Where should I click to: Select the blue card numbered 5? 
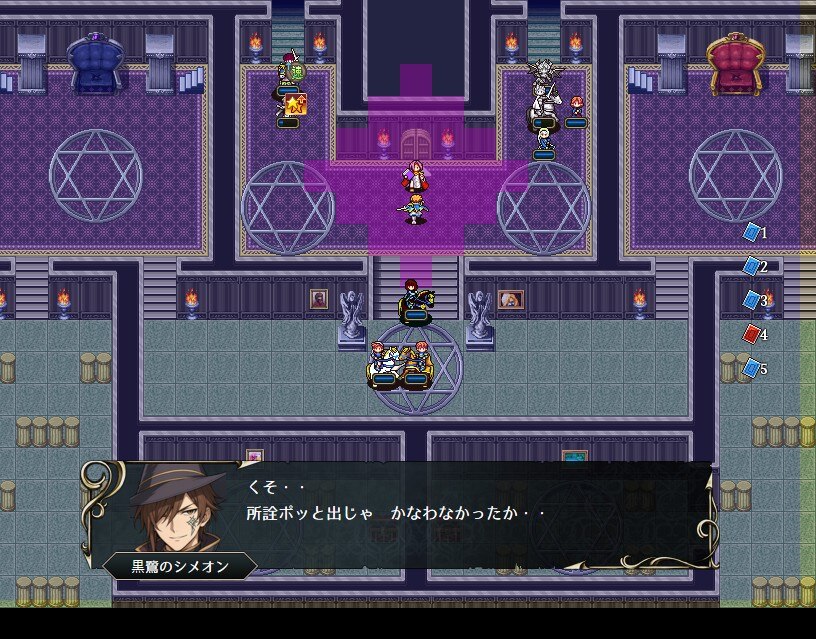coord(752,368)
